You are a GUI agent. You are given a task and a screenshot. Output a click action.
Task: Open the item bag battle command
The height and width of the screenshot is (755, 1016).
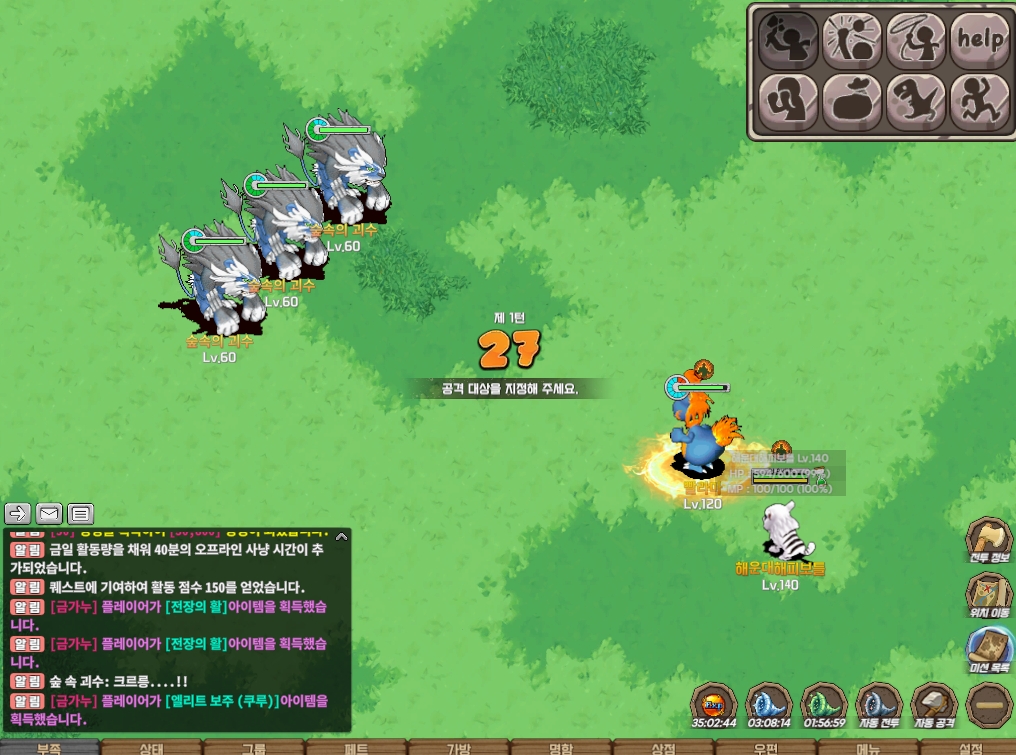851,101
